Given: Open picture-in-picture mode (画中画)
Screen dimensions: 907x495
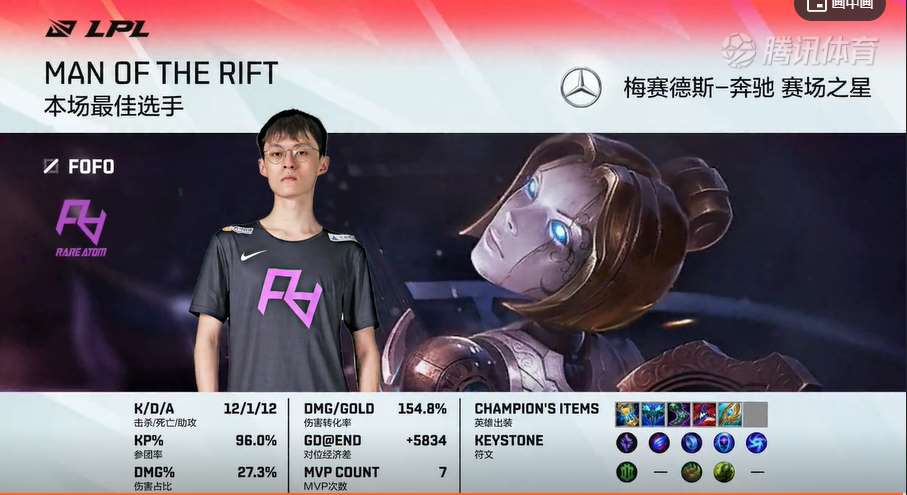Looking at the screenshot, I should (839, 5).
